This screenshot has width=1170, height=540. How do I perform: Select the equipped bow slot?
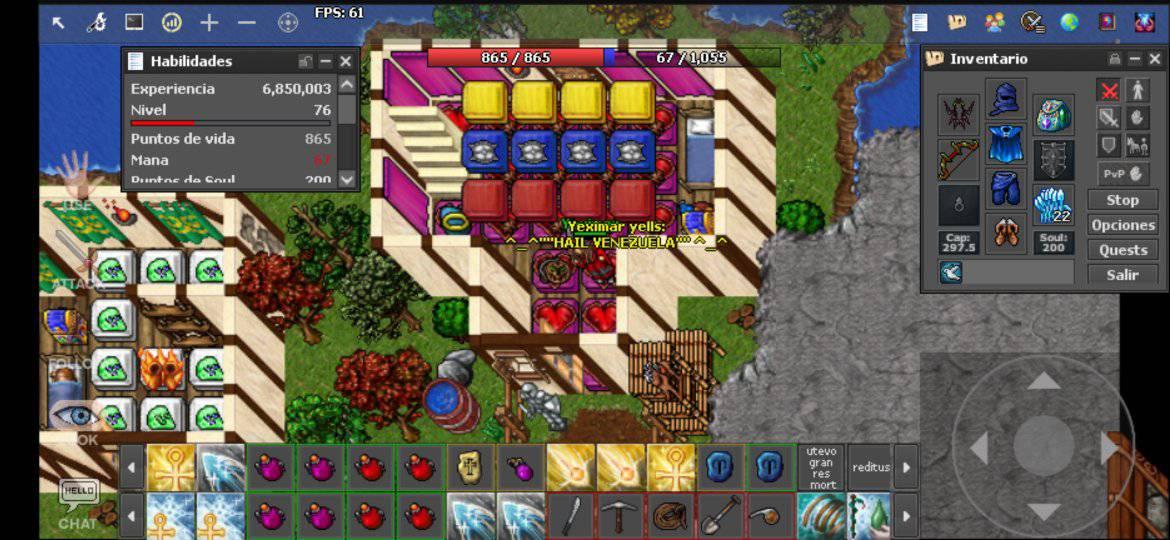click(958, 160)
